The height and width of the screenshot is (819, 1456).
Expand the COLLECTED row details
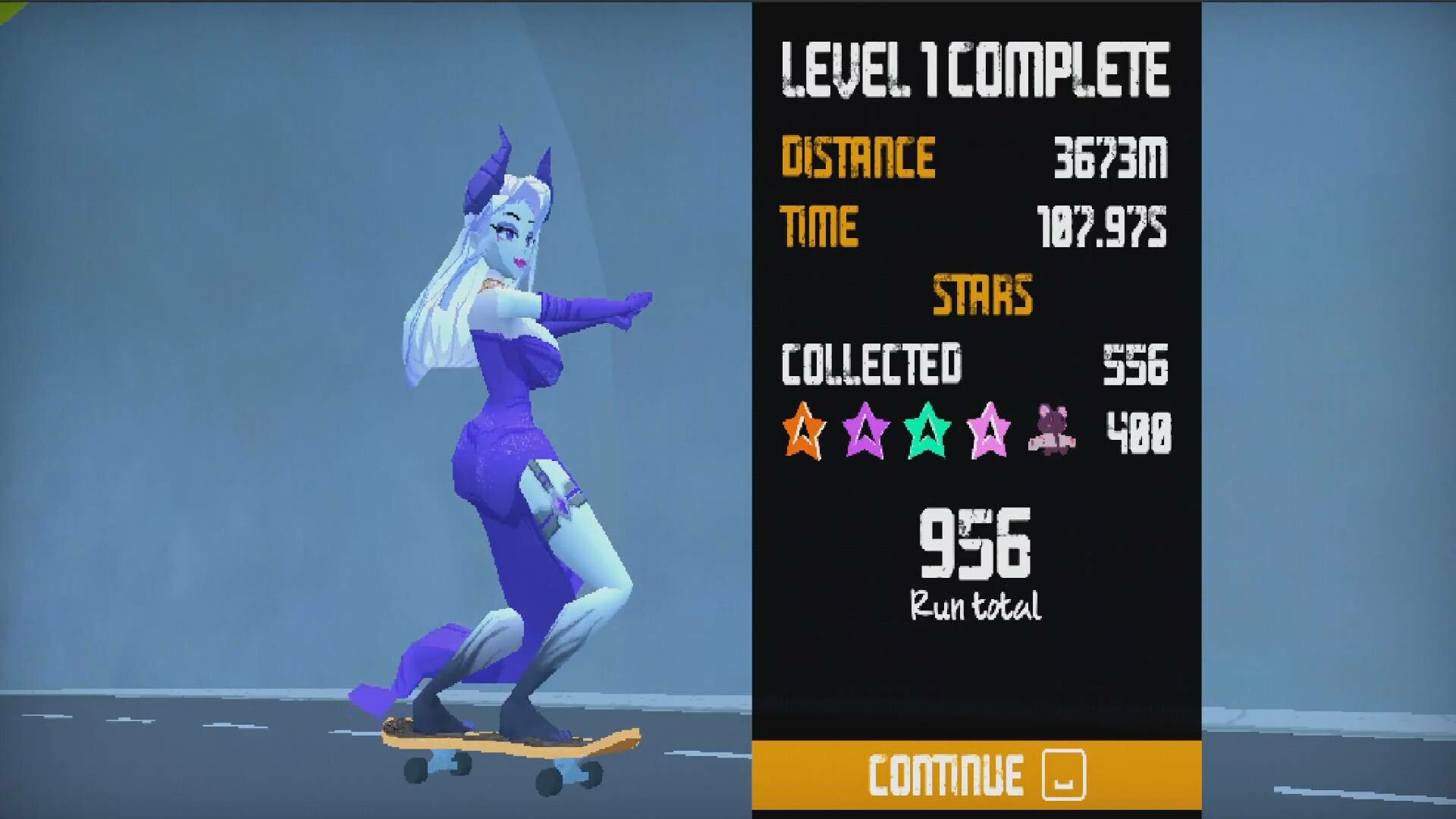(x=872, y=366)
